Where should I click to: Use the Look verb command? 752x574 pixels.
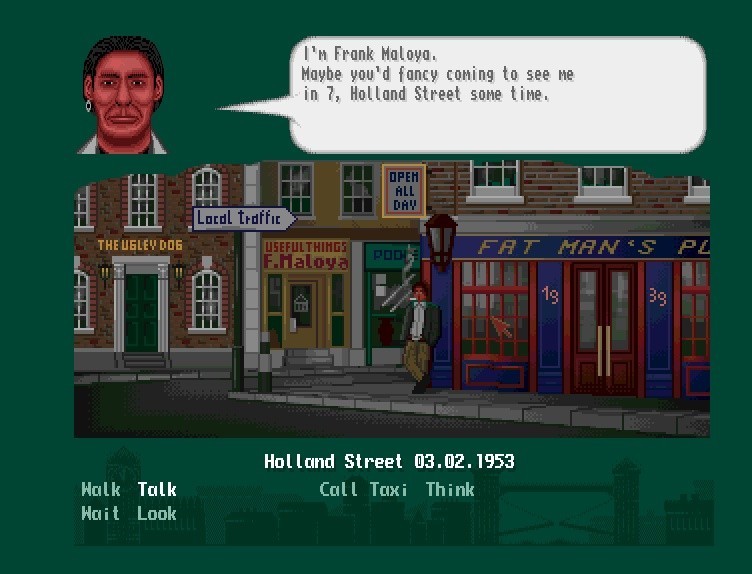pos(157,514)
